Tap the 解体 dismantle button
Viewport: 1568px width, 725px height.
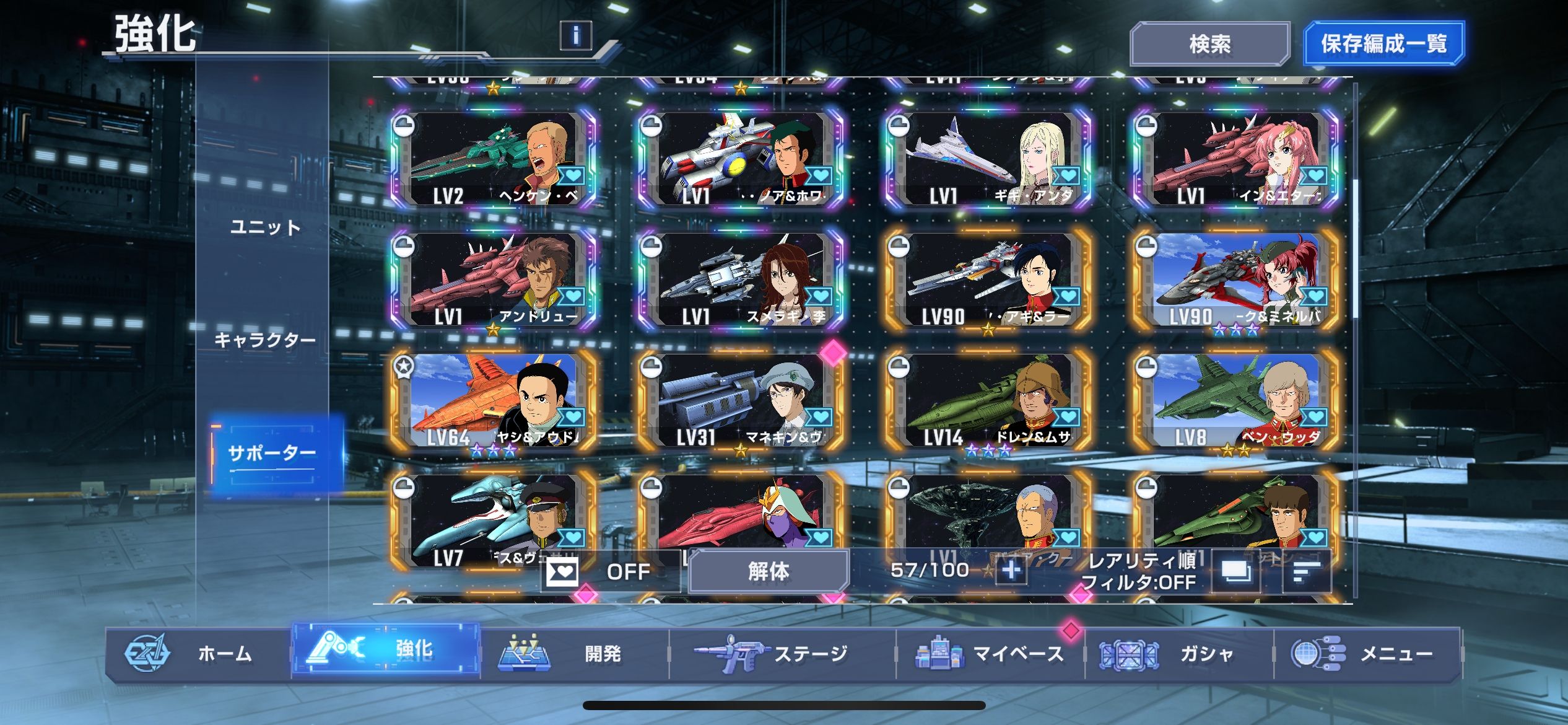[x=768, y=571]
